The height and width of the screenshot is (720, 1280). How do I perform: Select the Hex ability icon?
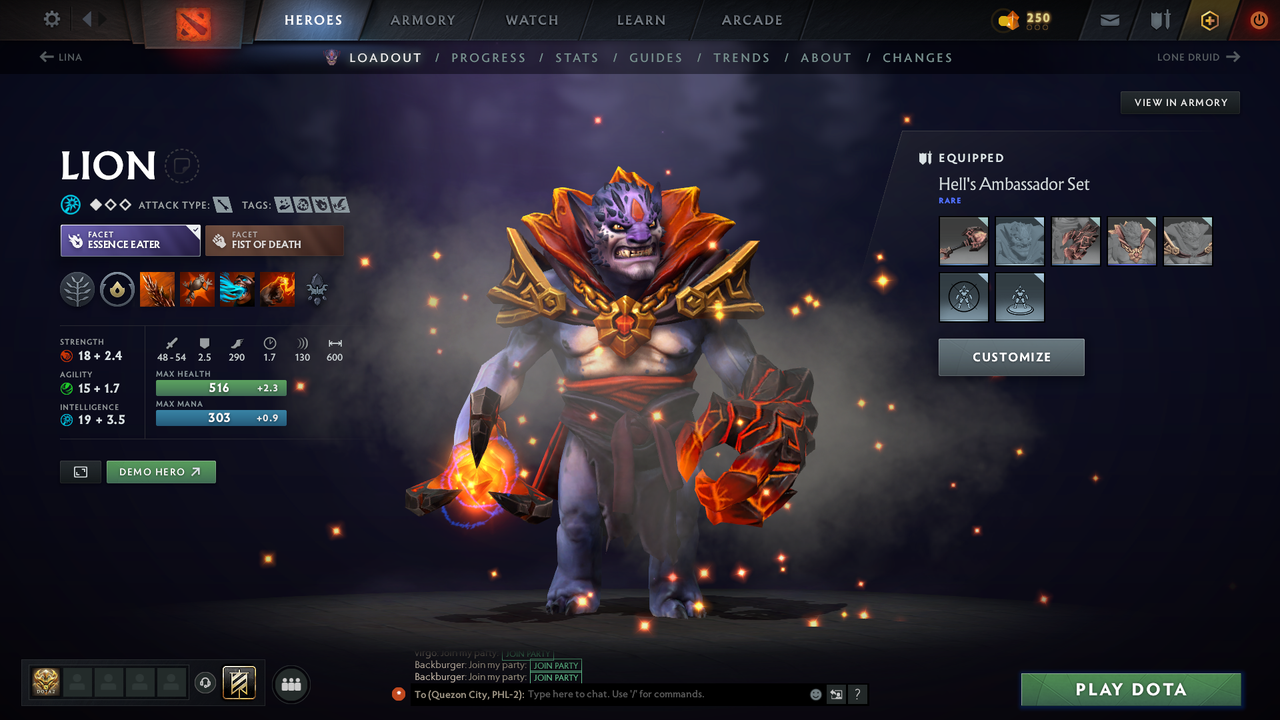pyautogui.click(x=198, y=290)
